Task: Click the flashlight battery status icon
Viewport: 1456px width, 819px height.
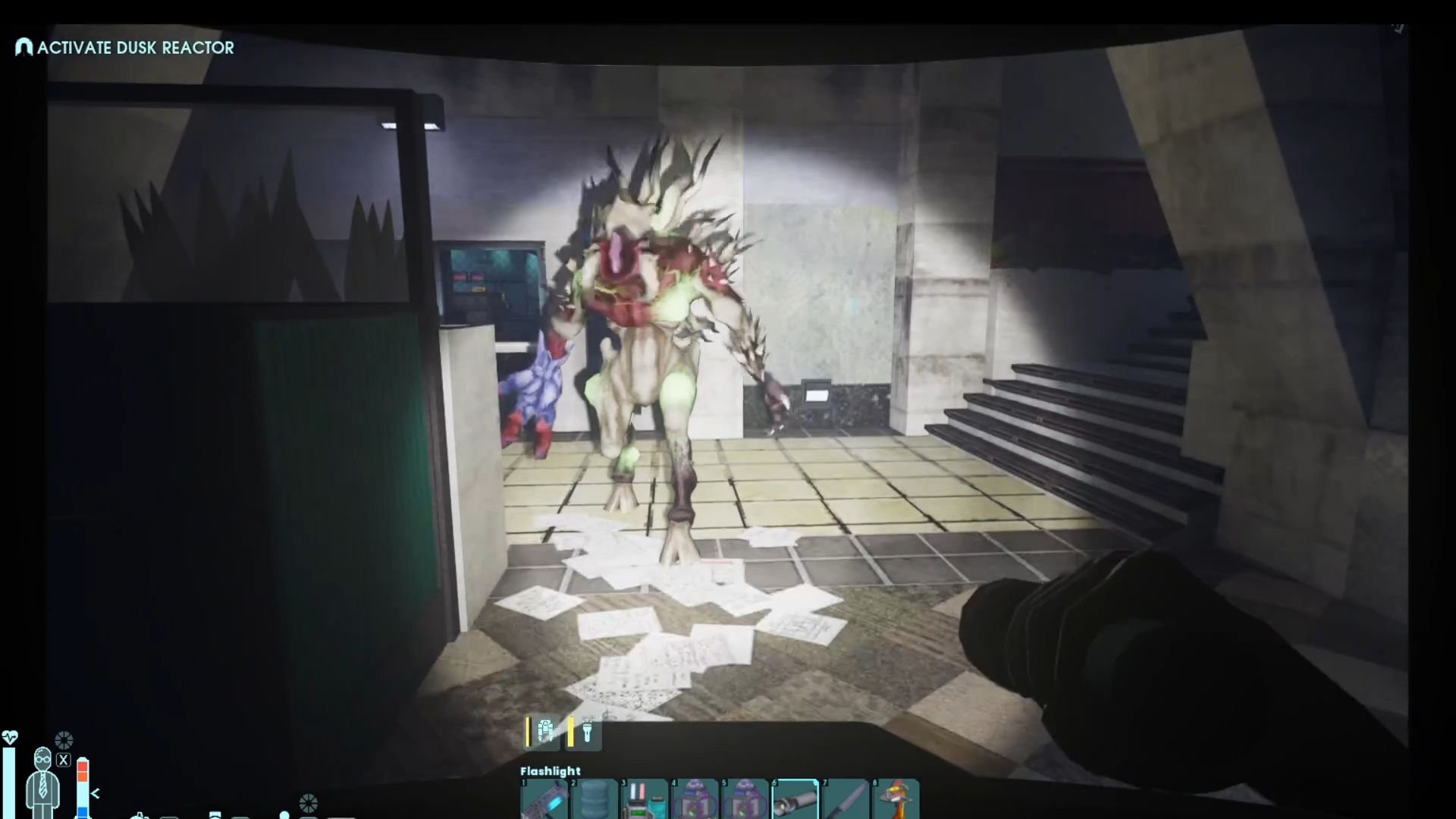Action: (586, 732)
